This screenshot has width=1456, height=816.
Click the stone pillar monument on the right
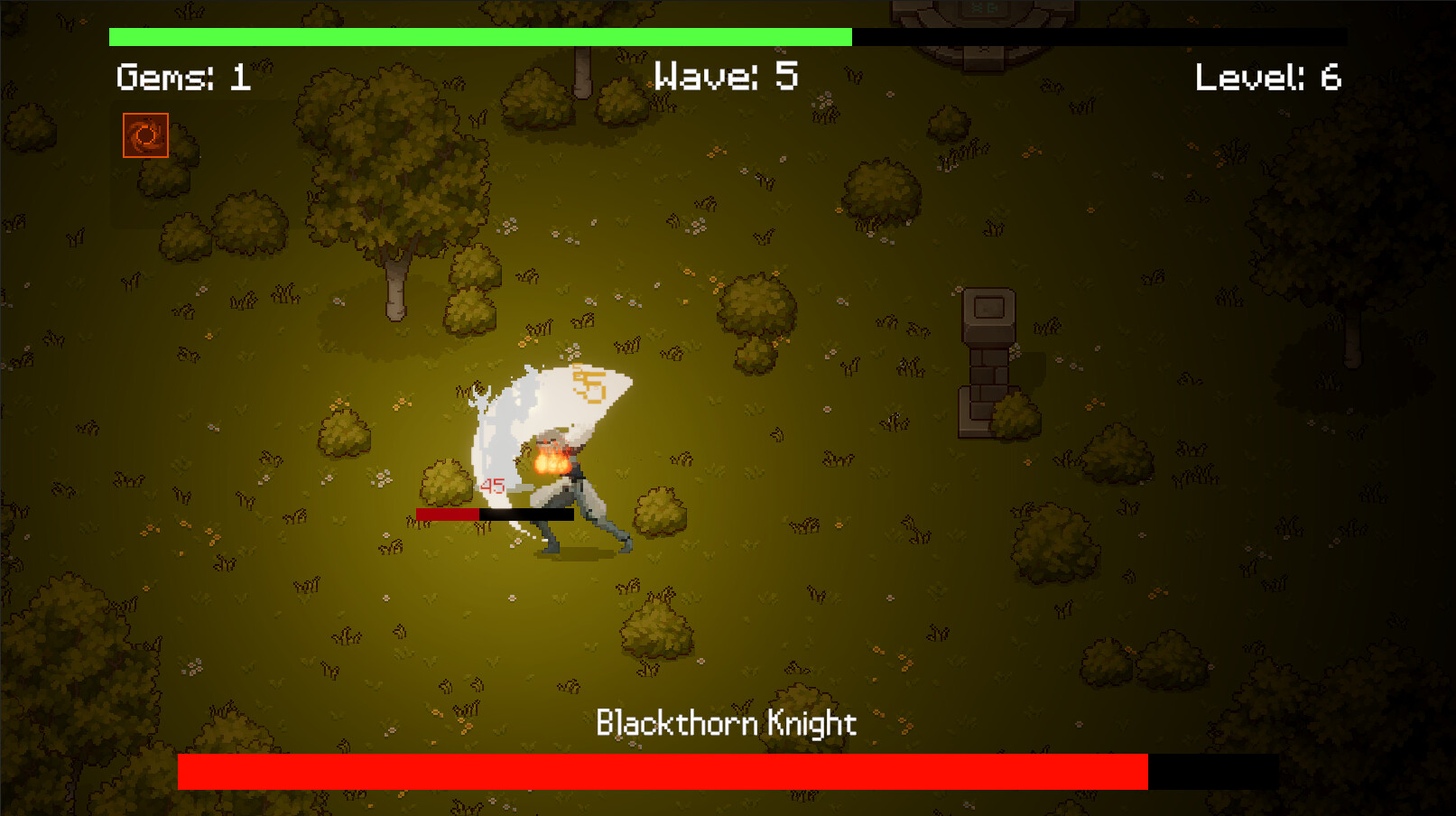(x=989, y=352)
